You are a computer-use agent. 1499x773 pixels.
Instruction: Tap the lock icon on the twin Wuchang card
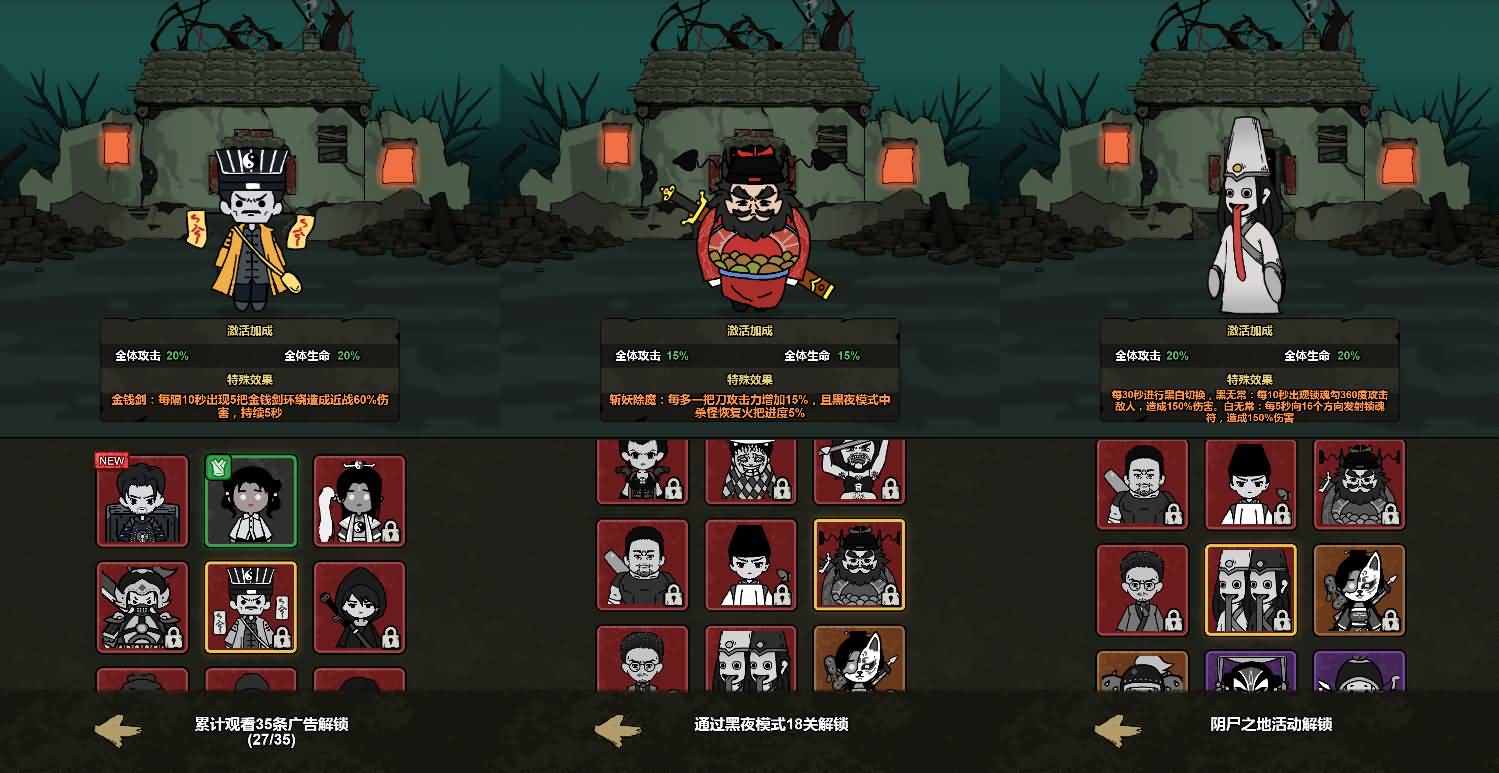(x=1282, y=618)
